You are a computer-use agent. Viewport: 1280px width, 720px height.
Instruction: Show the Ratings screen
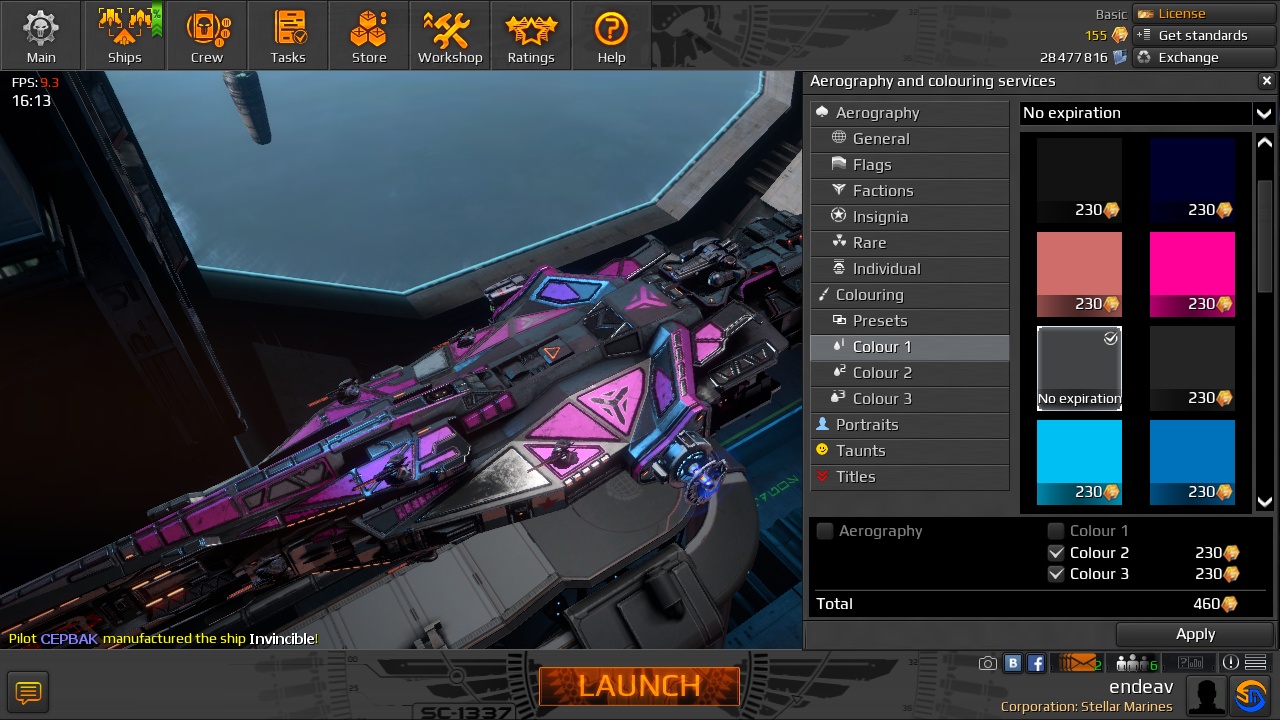531,36
